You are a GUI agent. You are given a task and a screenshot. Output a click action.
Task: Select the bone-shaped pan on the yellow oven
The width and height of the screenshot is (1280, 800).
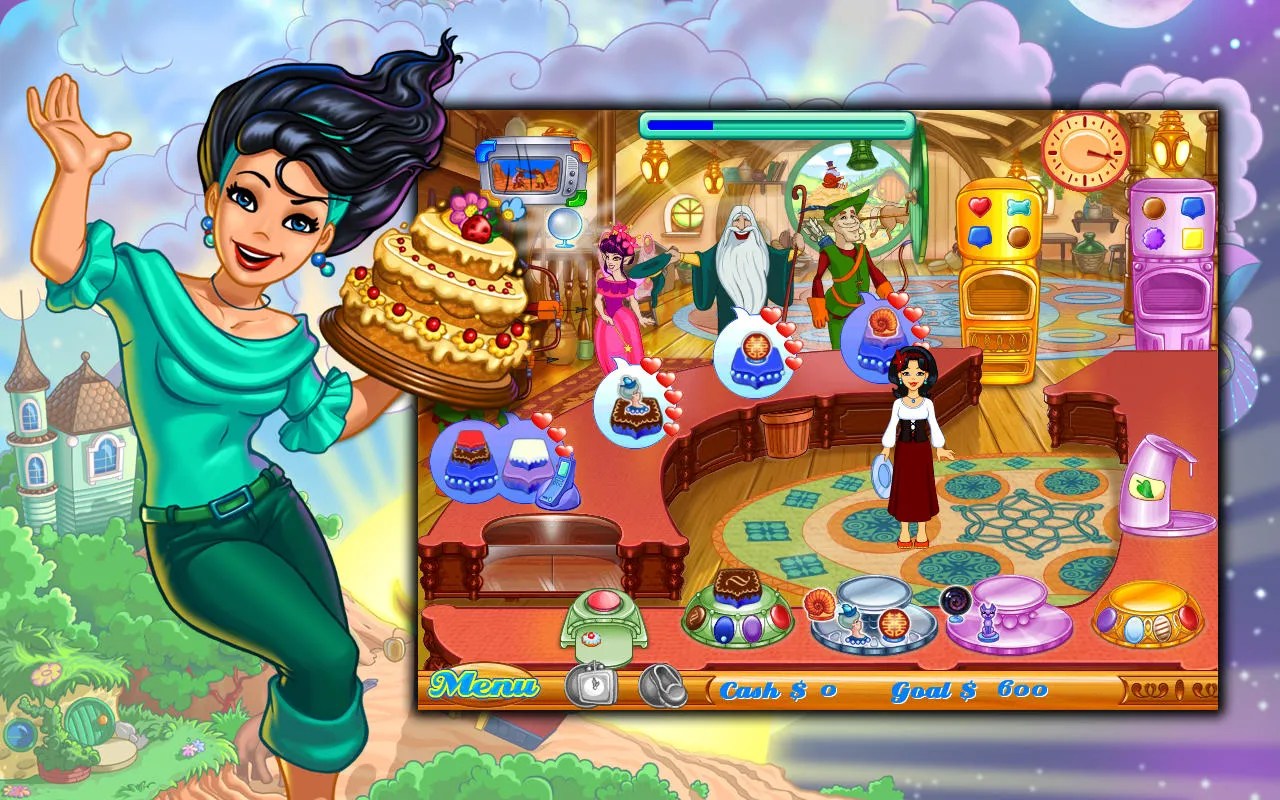click(x=1018, y=207)
